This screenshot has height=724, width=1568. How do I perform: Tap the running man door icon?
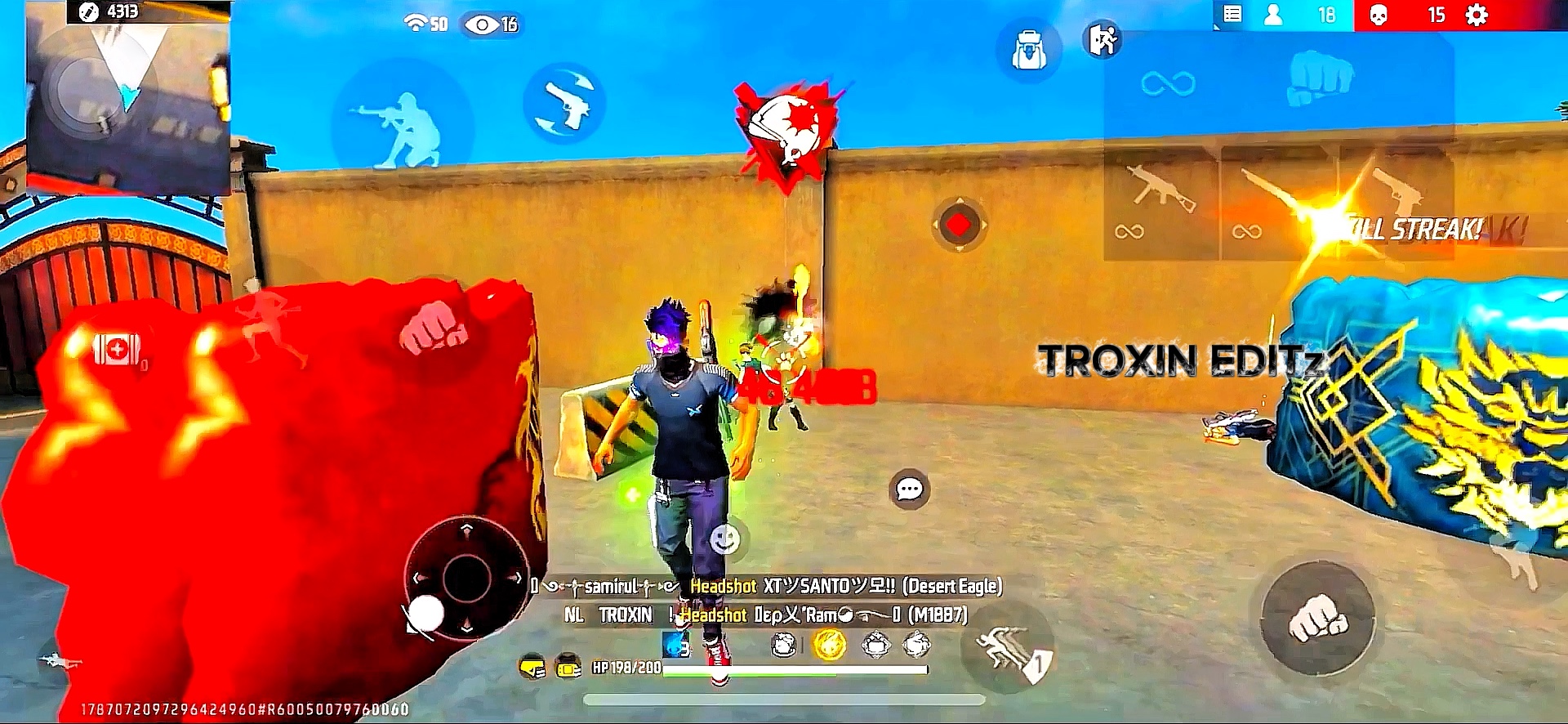1102,39
